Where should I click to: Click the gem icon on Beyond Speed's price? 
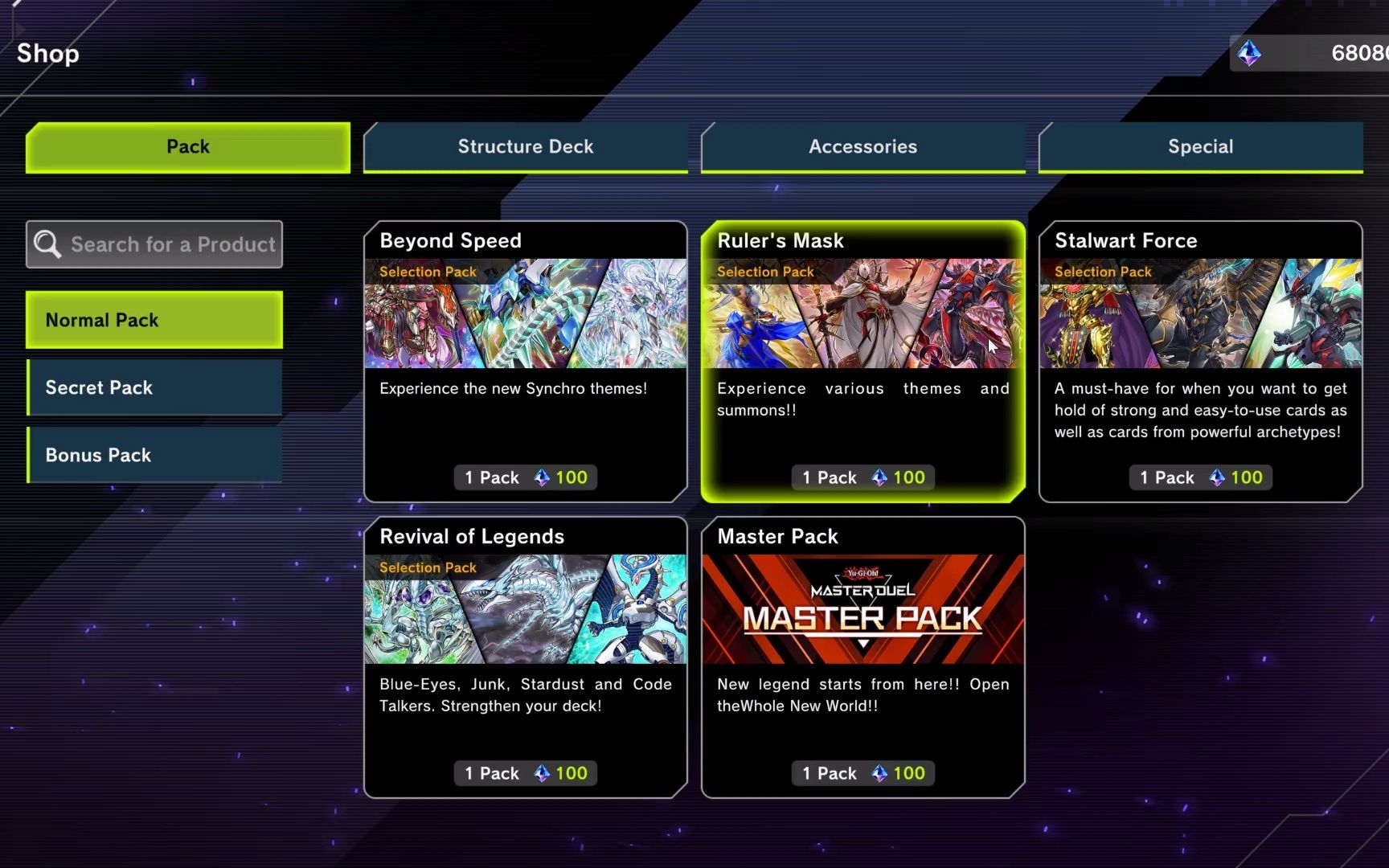coord(543,477)
